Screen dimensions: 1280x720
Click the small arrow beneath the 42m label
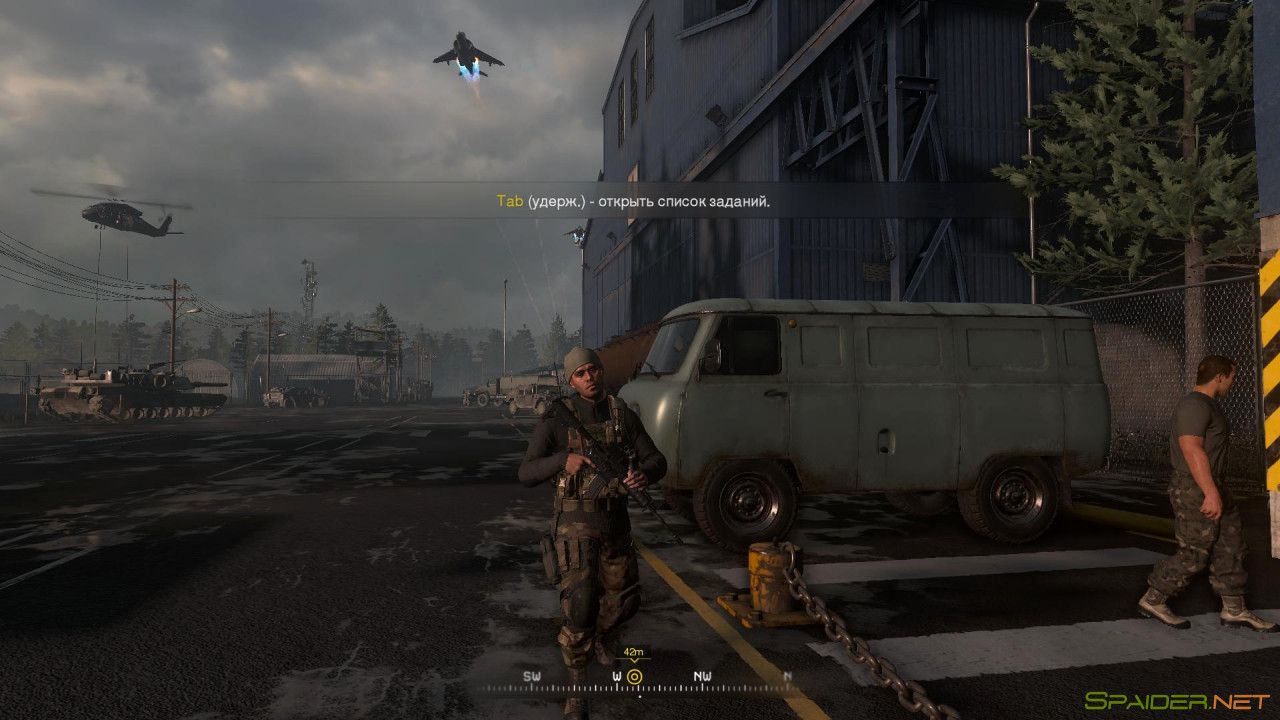click(x=636, y=663)
